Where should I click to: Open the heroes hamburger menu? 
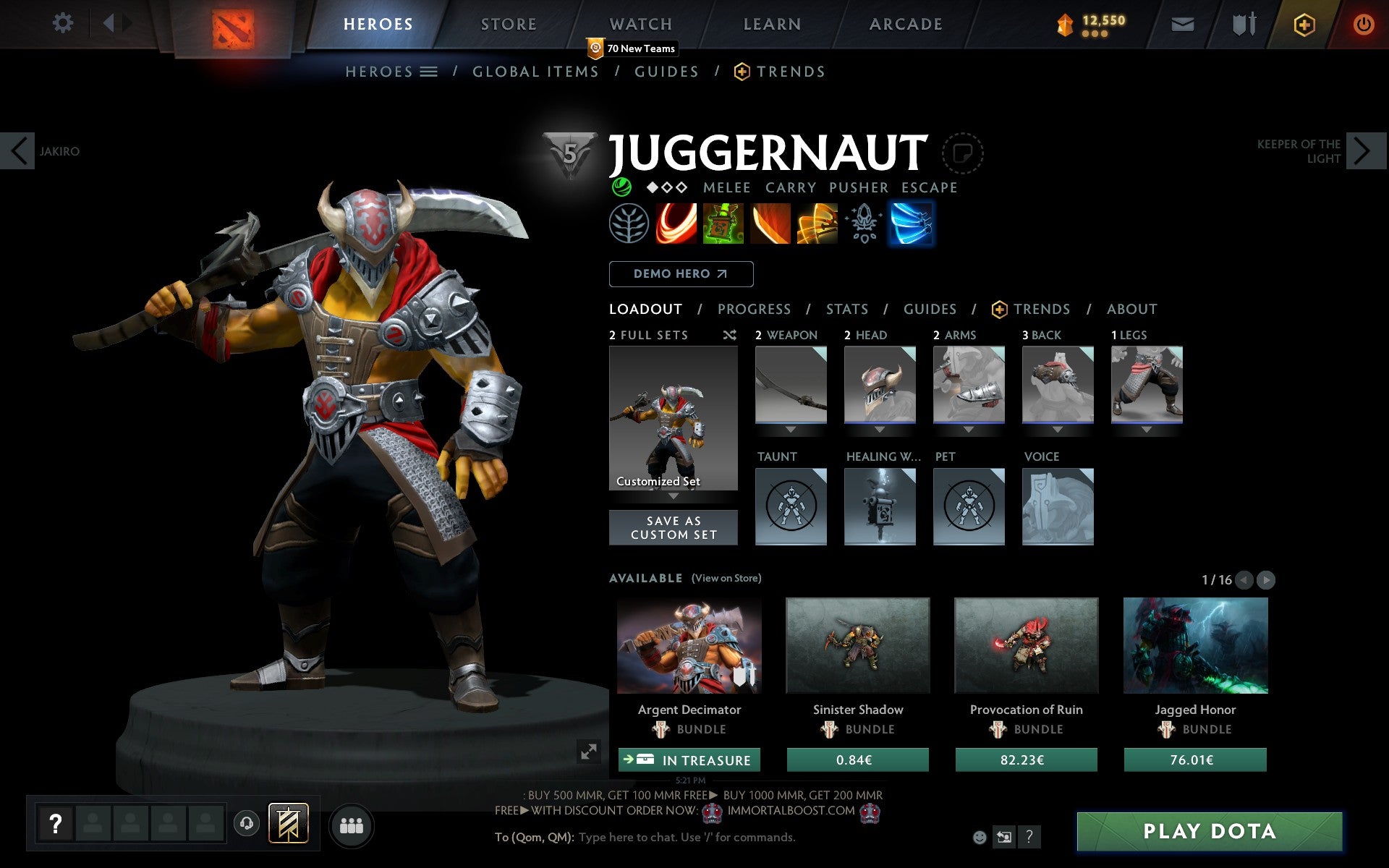429,71
